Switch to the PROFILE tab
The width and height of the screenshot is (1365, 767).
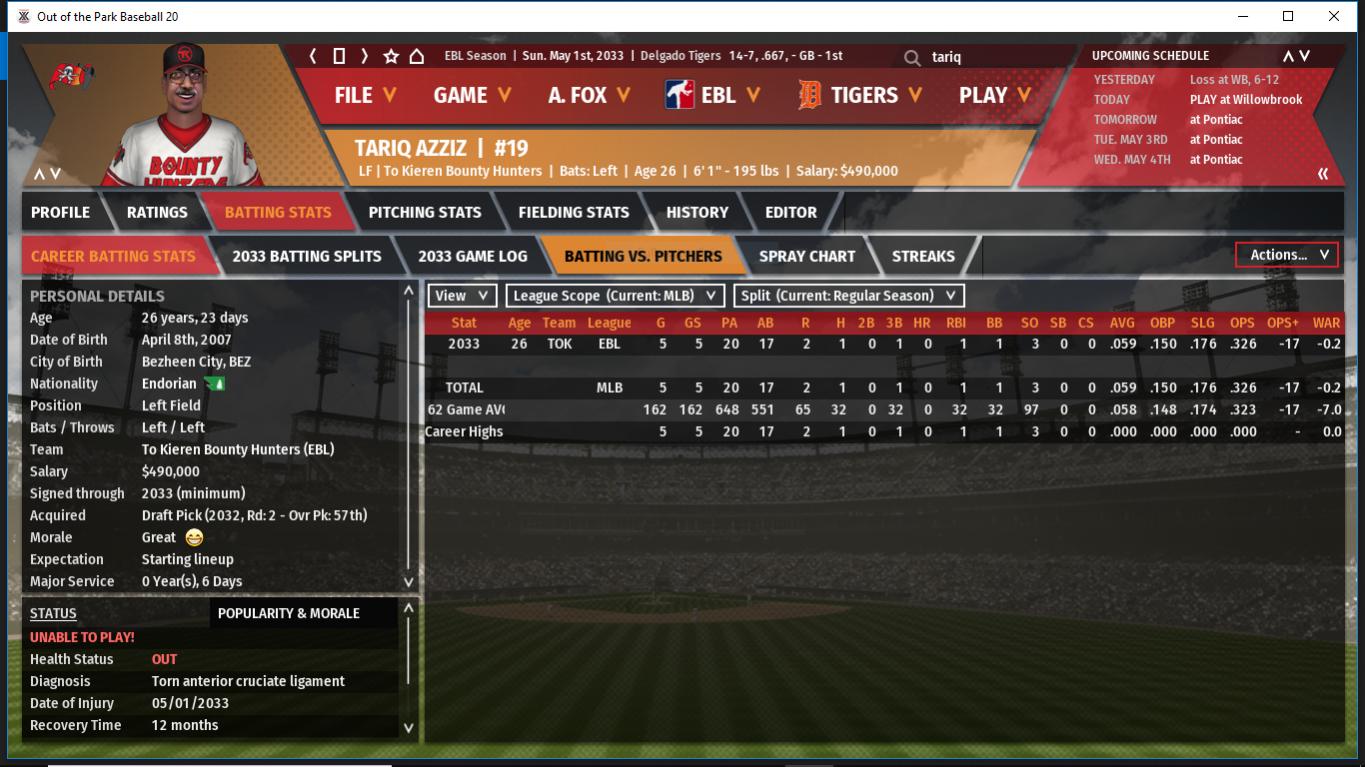(x=60, y=212)
